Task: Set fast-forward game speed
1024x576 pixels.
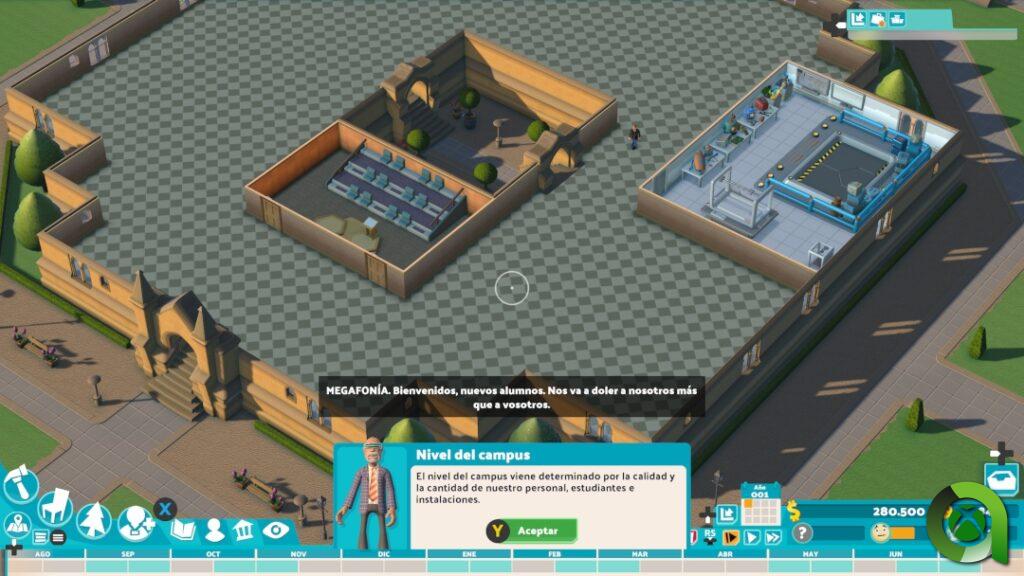Action: 772,538
